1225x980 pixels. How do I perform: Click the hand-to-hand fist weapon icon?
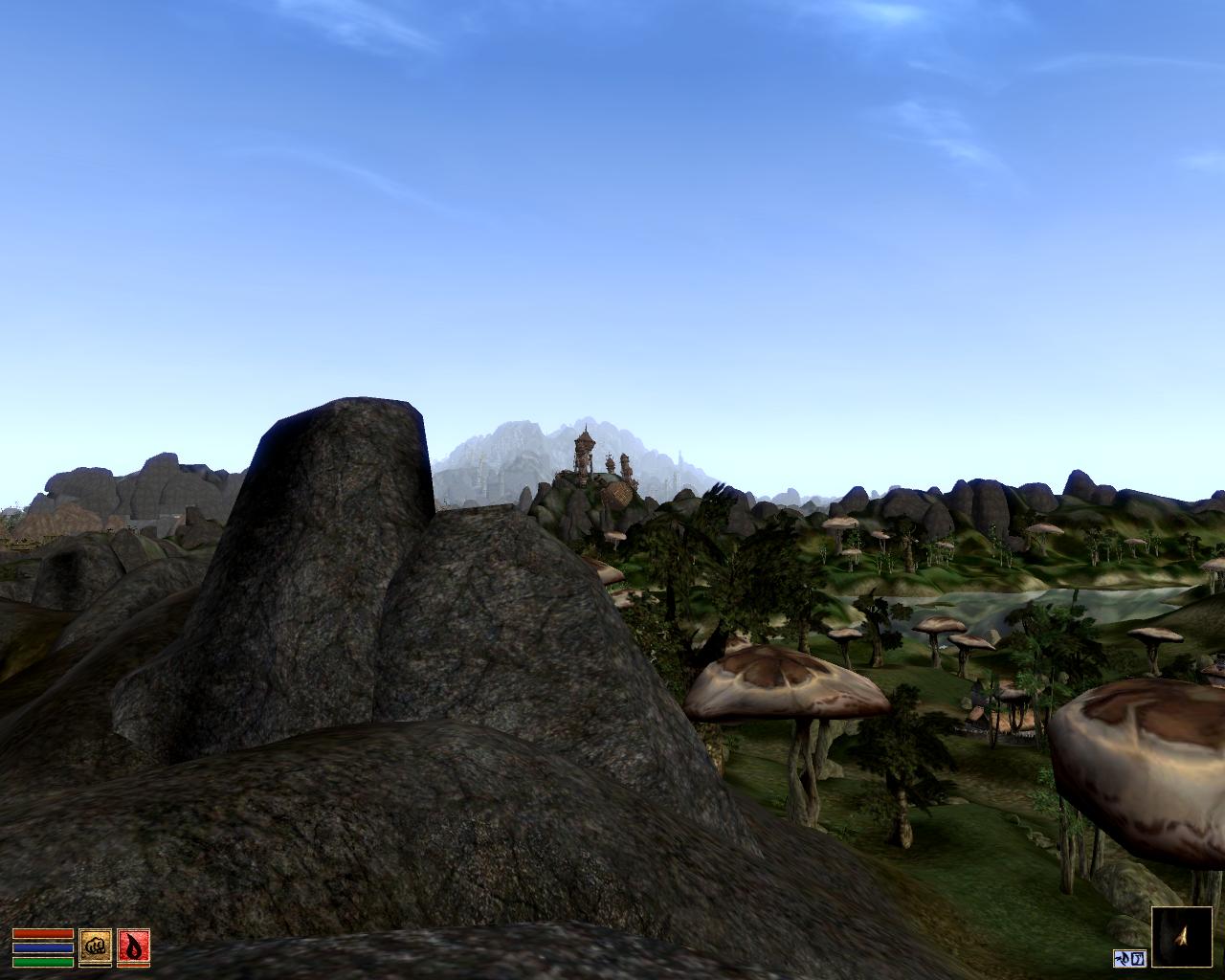pyautogui.click(x=95, y=947)
